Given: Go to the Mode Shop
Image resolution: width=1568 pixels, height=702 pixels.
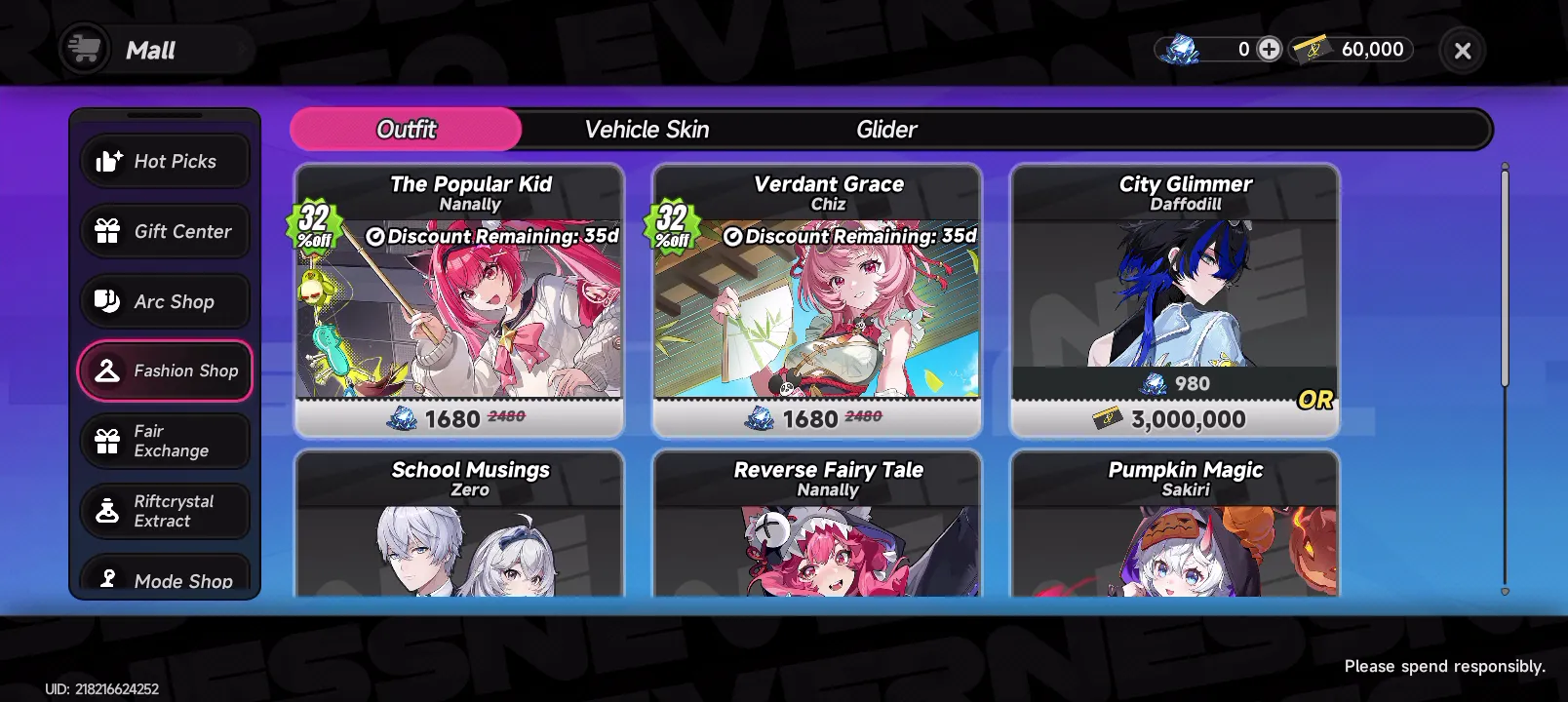Looking at the screenshot, I should (165, 578).
